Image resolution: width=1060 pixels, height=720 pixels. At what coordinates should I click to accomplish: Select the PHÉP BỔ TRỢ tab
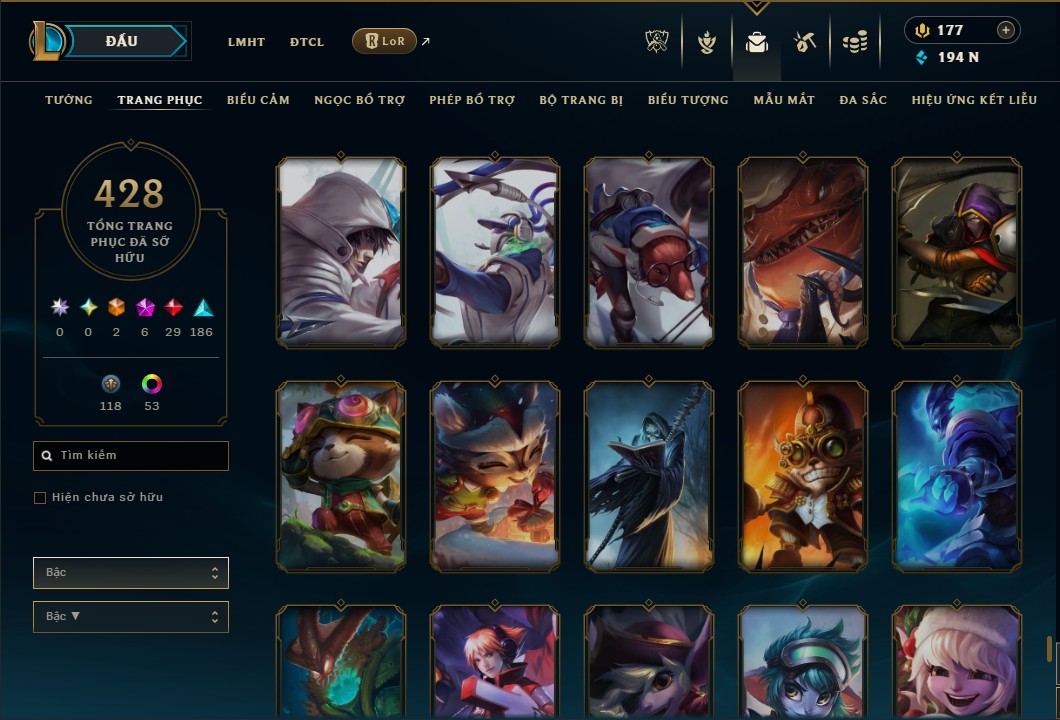click(472, 100)
